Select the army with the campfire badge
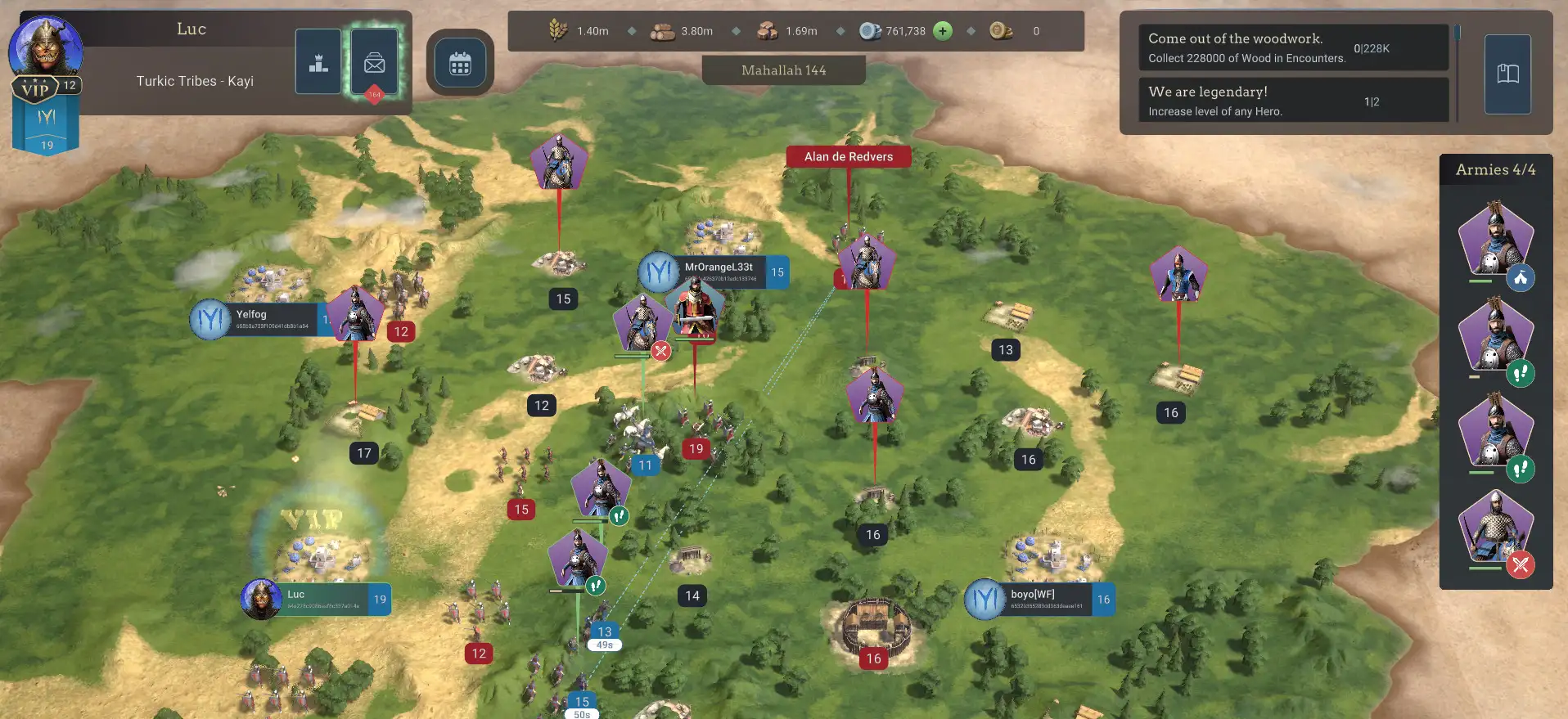This screenshot has height=719, width=1568. coord(1495,243)
